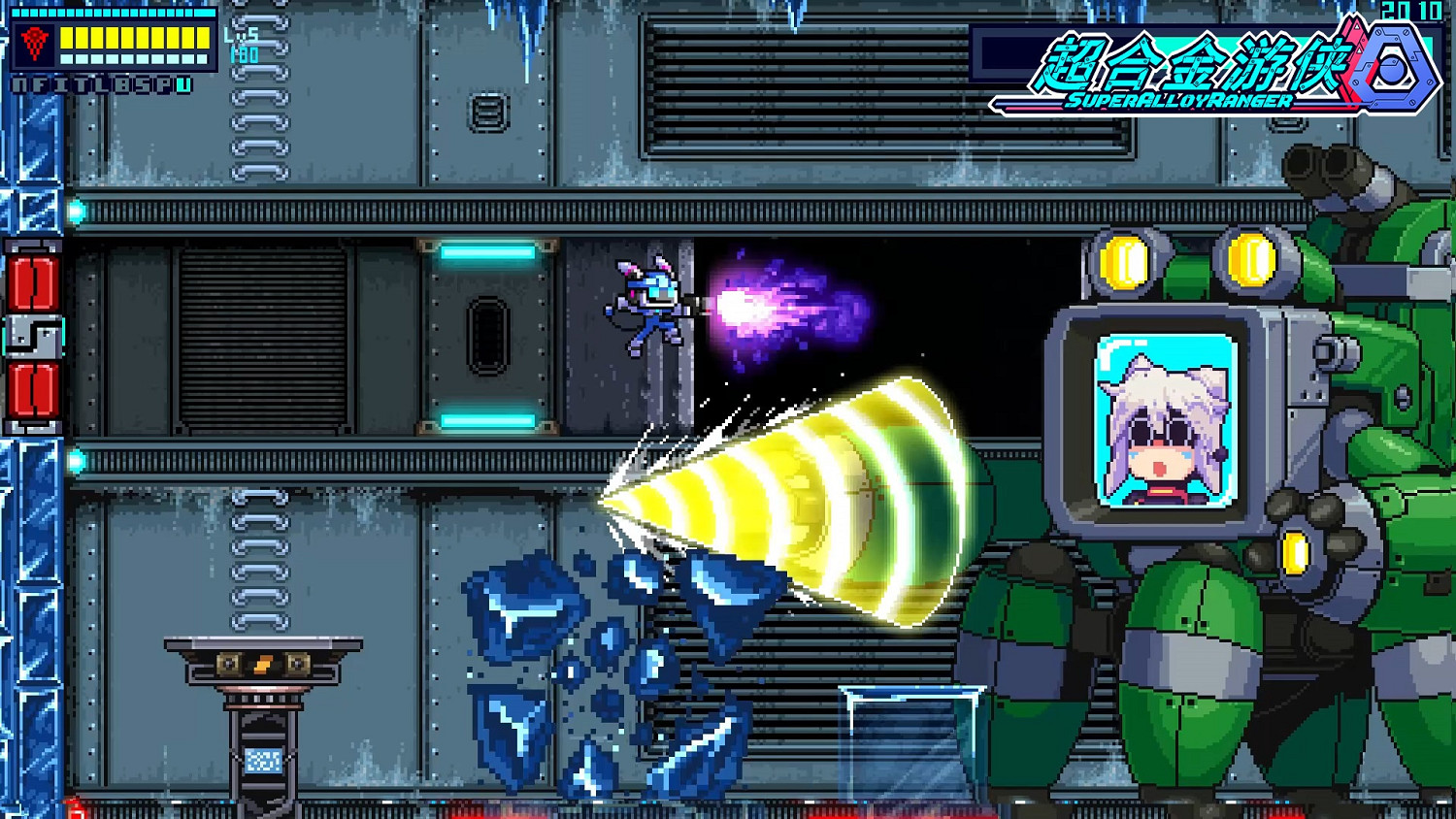Expand the Lv5 level indicator

(x=242, y=35)
